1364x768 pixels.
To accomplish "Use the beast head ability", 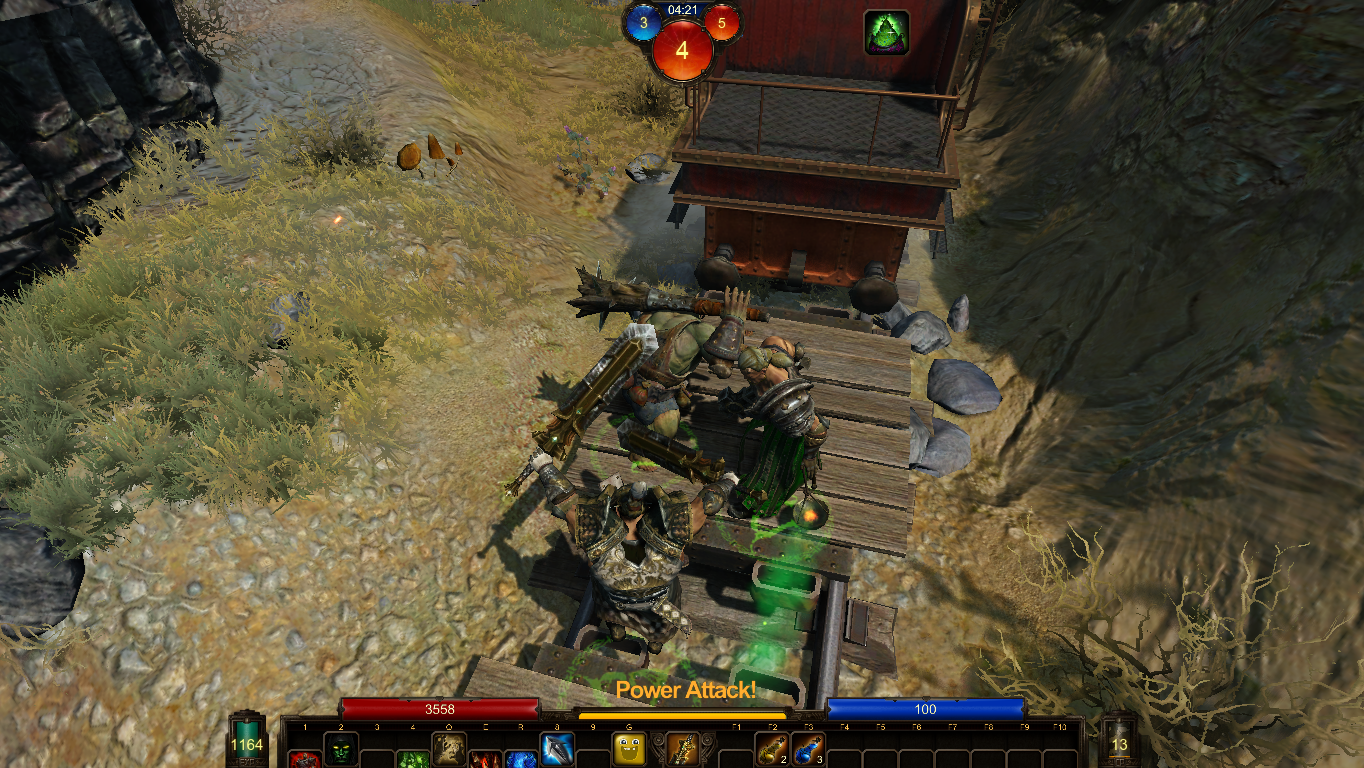I will coord(448,748).
